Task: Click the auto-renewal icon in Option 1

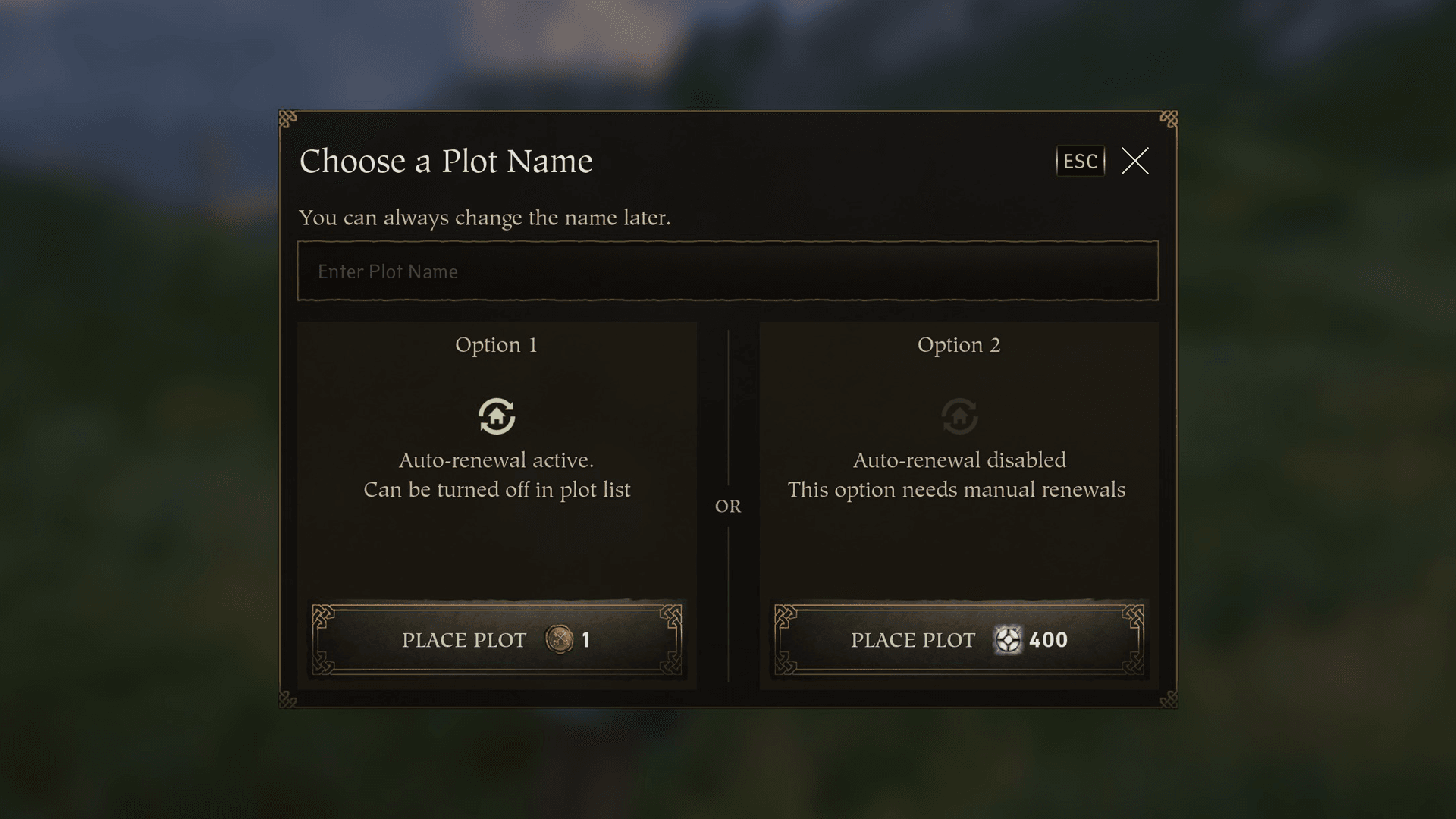Action: point(497,416)
